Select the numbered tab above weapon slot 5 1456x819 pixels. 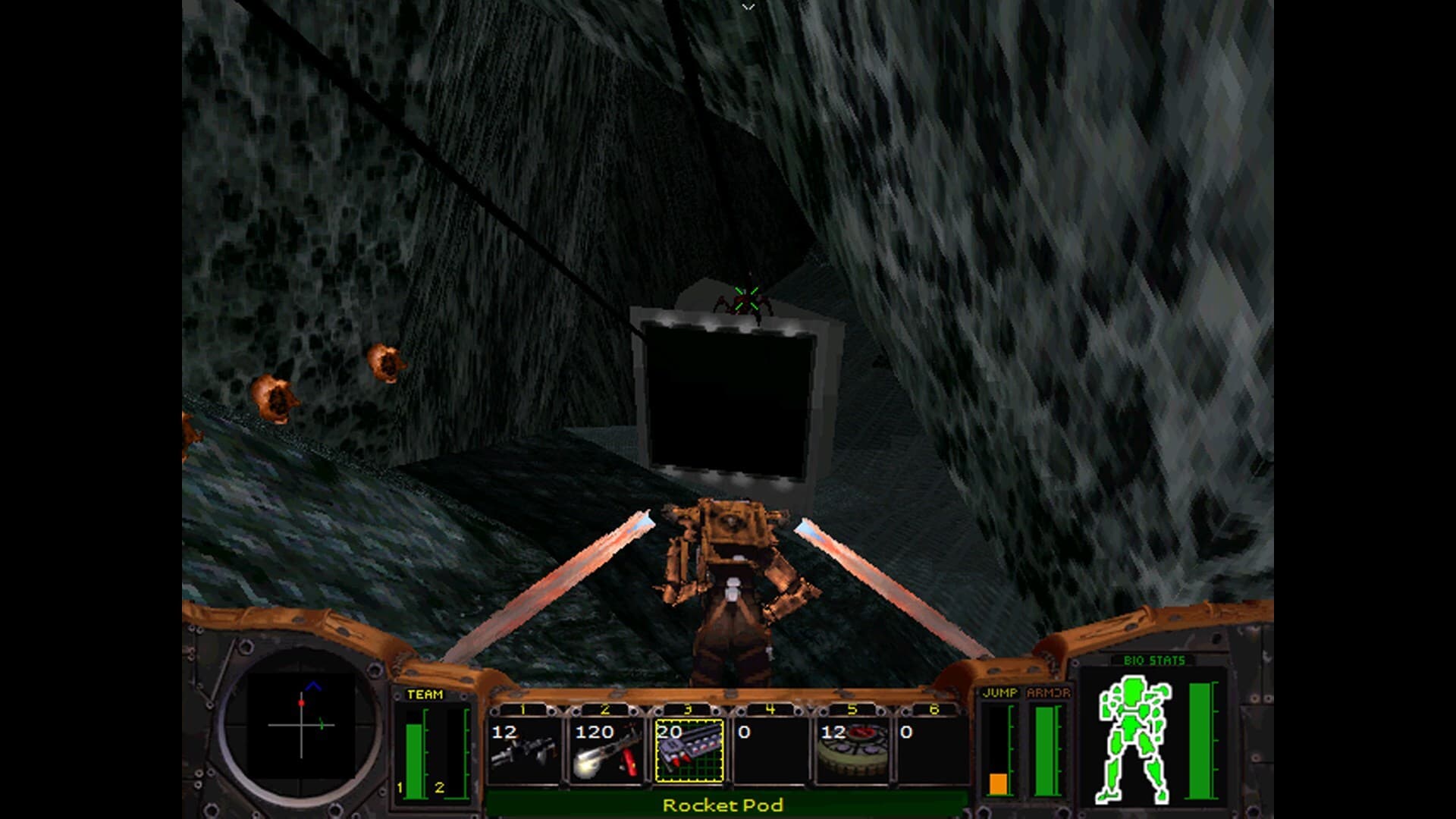click(853, 711)
